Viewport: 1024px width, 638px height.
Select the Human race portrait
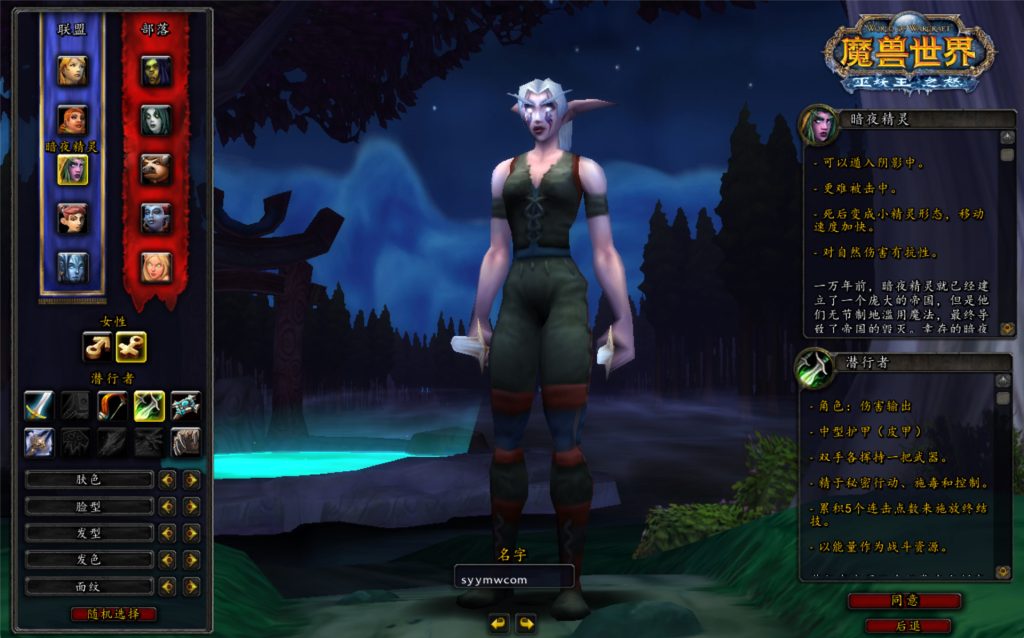72,70
